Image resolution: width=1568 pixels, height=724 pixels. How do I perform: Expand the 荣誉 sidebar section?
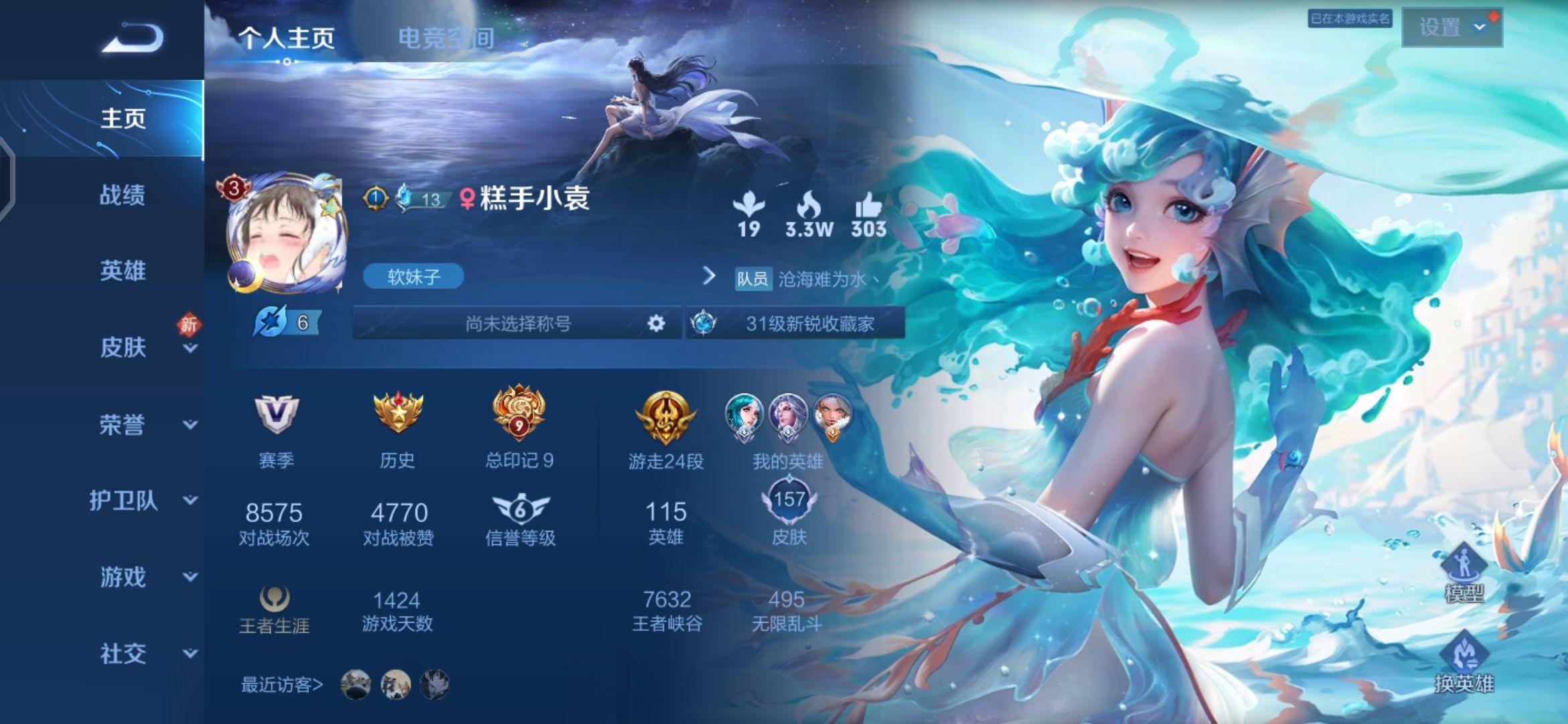click(122, 425)
